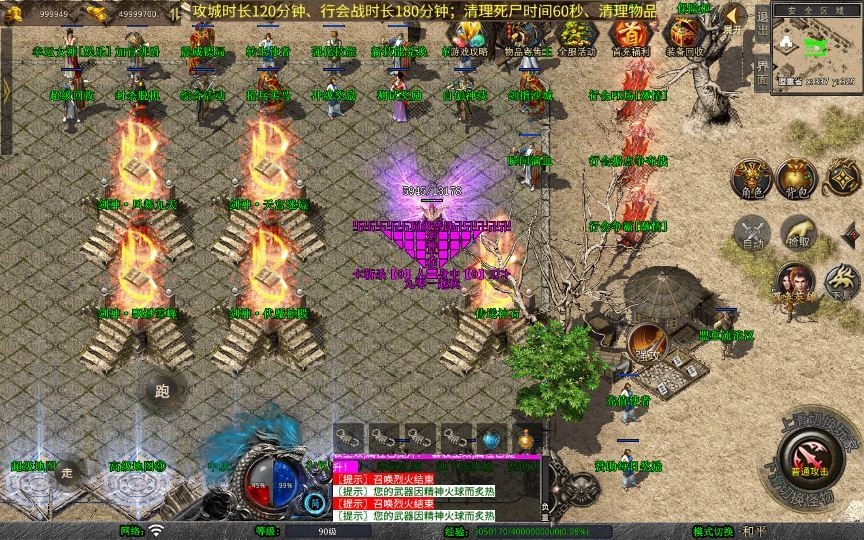Use the blue potion hotbar slot
Image resolution: width=864 pixels, height=540 pixels.
(x=490, y=438)
